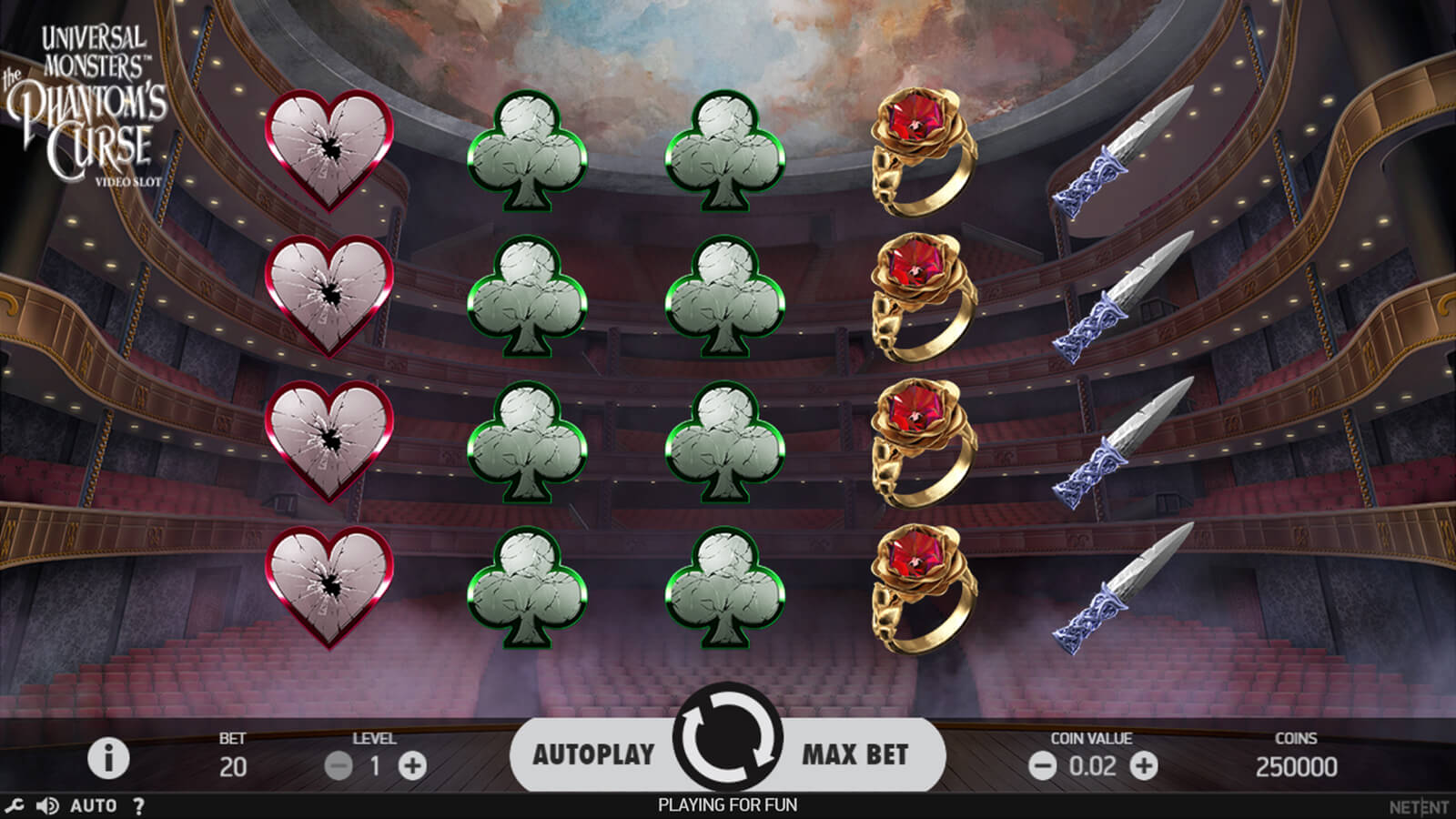Open the paytable info button

pyautogui.click(x=108, y=758)
